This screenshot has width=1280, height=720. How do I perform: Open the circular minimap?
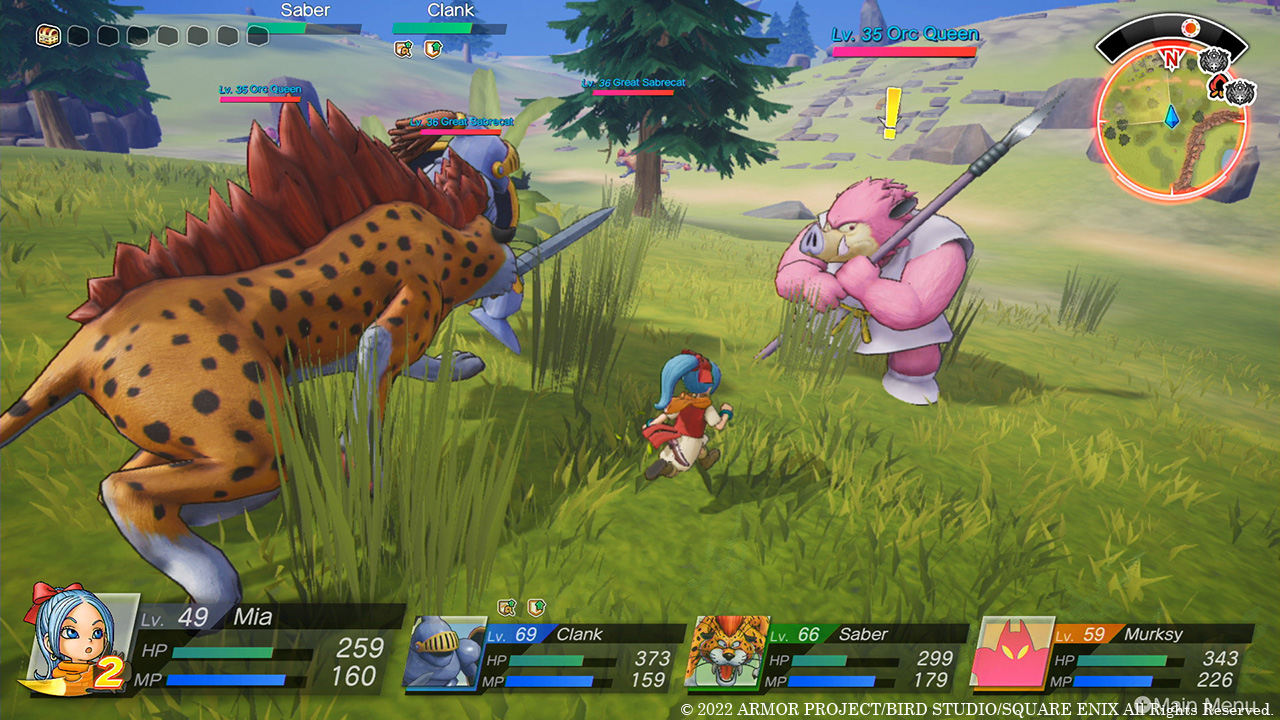(x=1171, y=122)
